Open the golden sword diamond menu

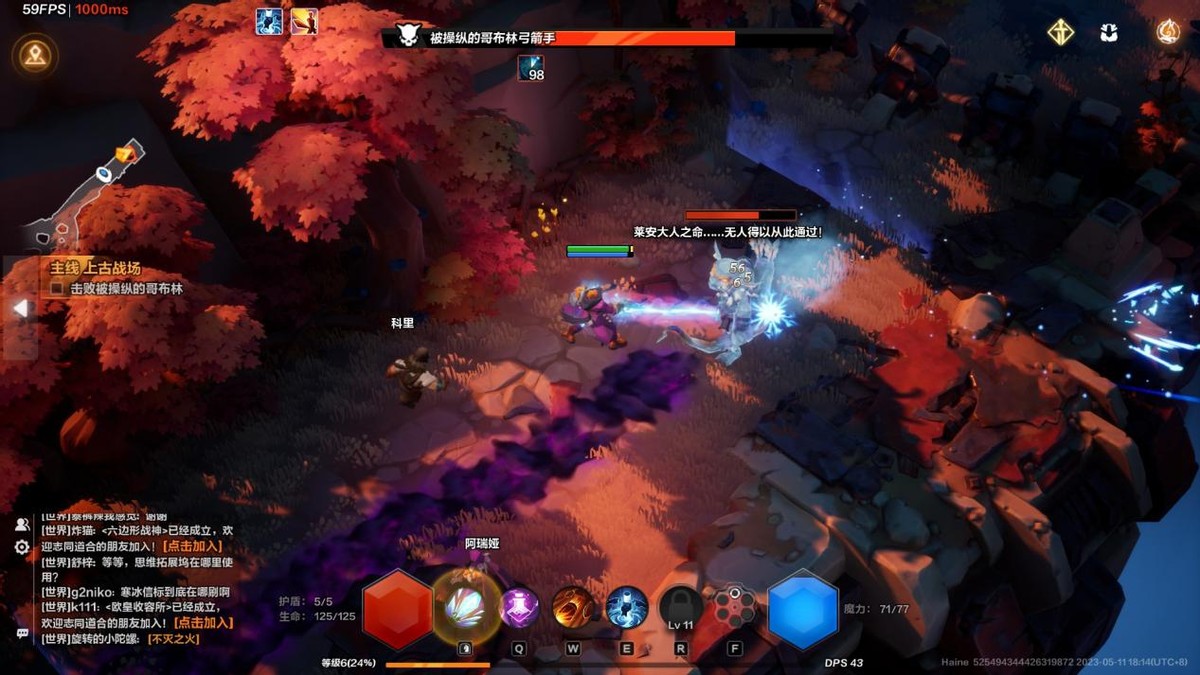point(1061,33)
